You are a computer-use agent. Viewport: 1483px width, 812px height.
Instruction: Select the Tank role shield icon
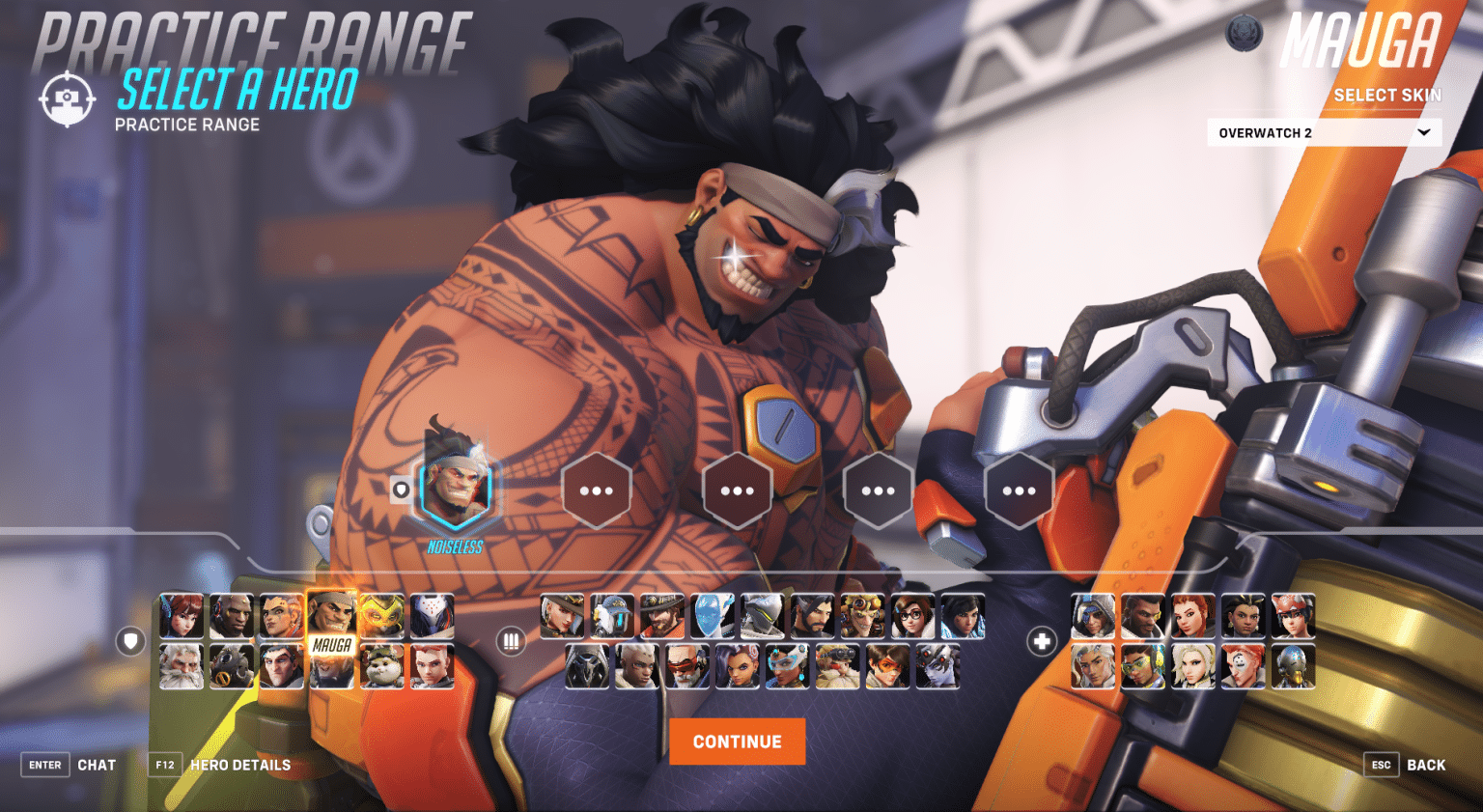click(130, 640)
